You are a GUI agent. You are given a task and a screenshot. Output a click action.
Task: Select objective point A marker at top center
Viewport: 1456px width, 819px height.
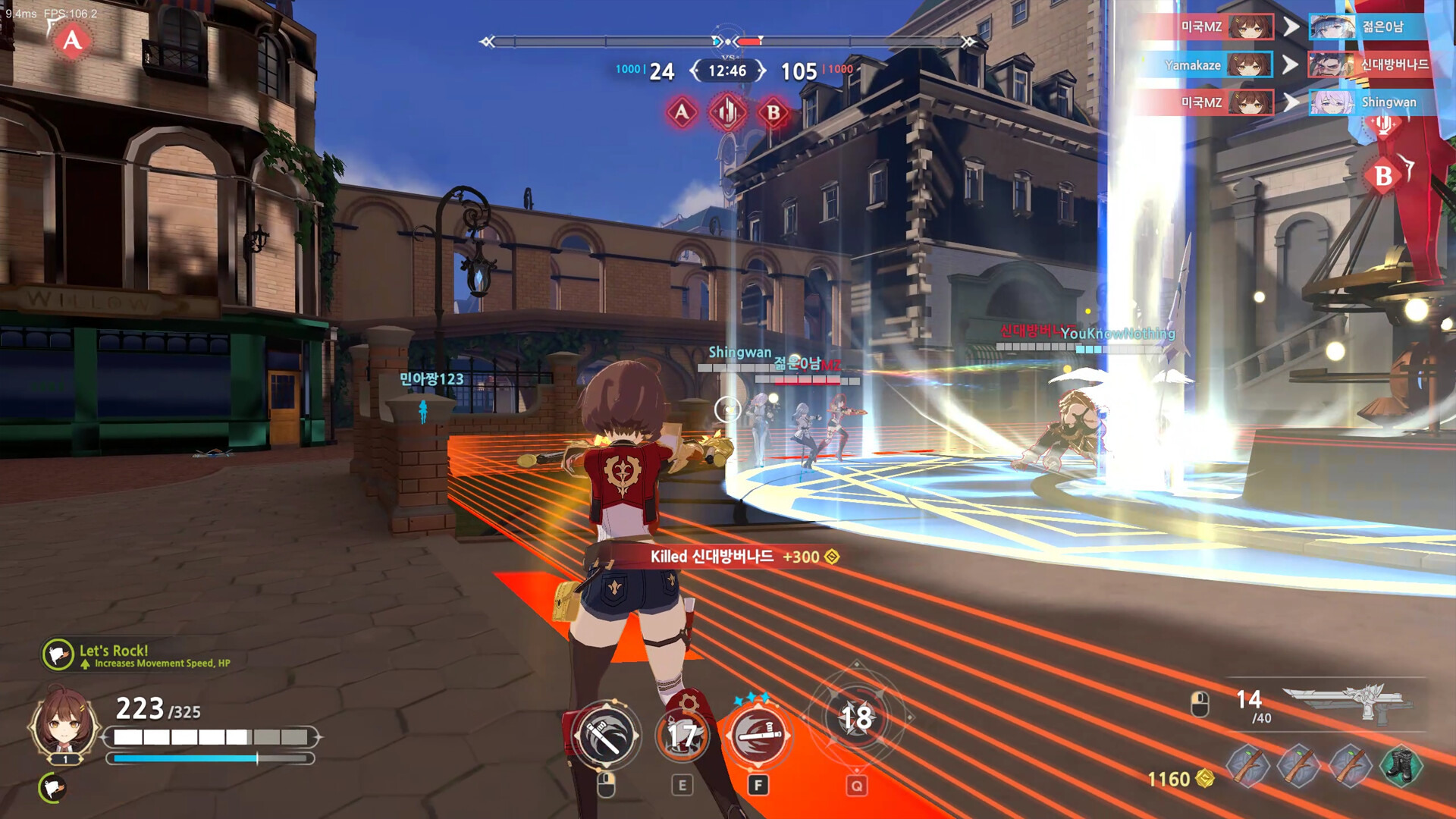tap(682, 112)
